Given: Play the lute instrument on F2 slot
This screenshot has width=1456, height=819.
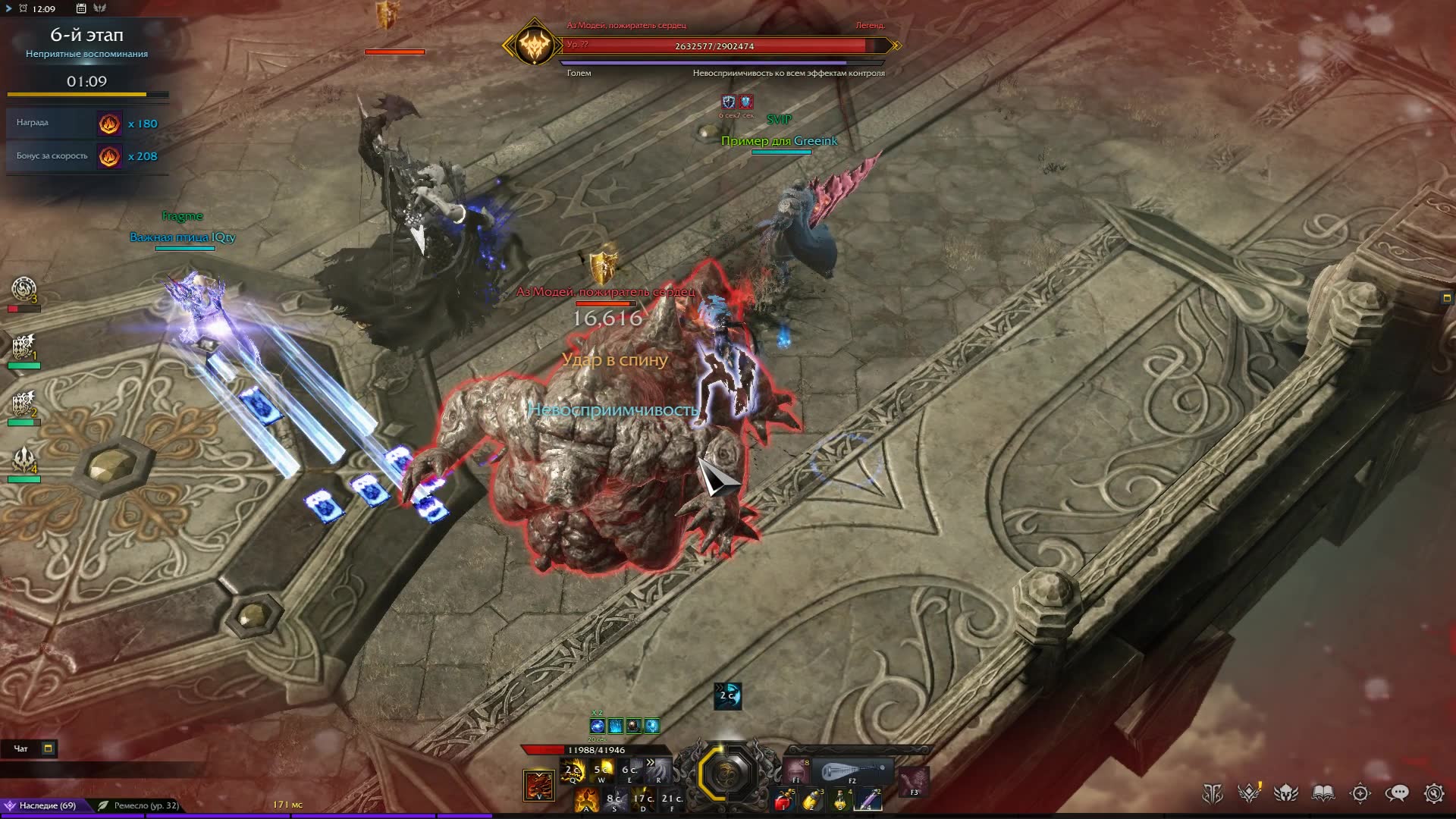Looking at the screenshot, I should click(852, 772).
